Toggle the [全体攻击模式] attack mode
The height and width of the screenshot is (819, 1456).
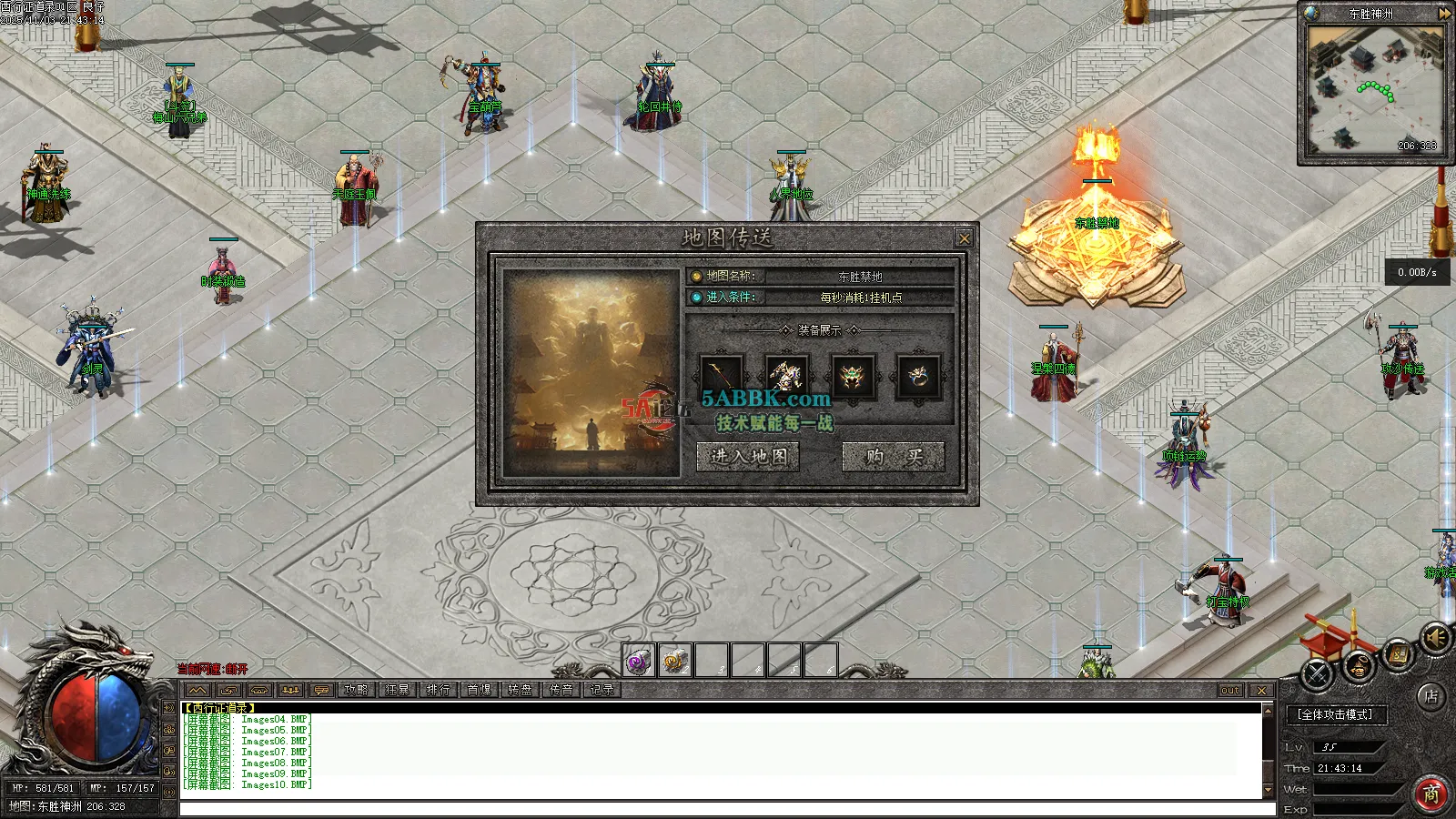[x=1336, y=714]
